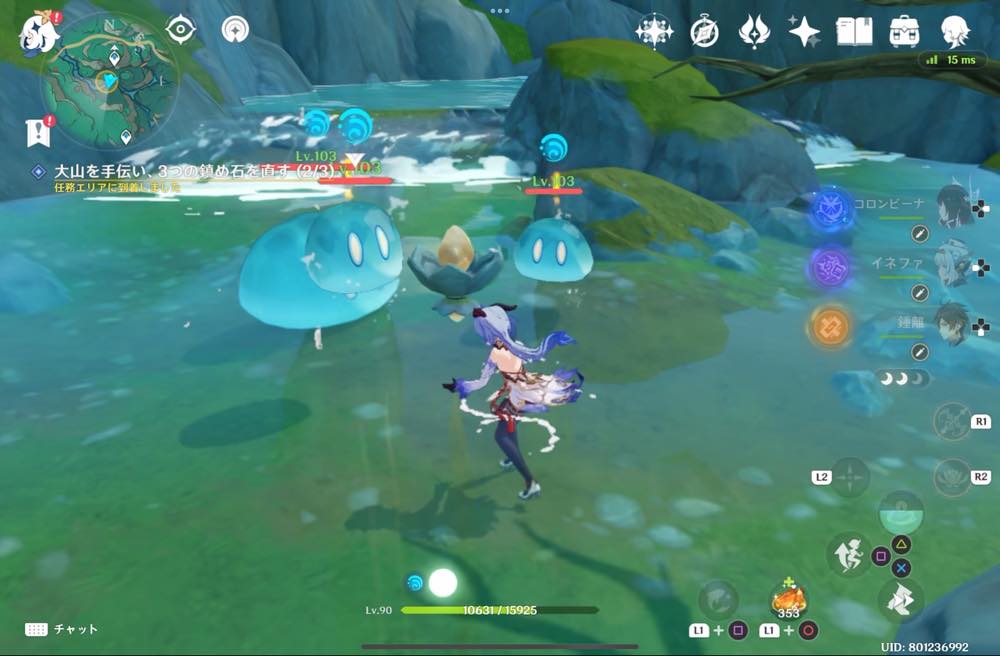The height and width of the screenshot is (656, 1000).
Task: Activate the eye-shaped elemental sight icon
Action: 180,29
